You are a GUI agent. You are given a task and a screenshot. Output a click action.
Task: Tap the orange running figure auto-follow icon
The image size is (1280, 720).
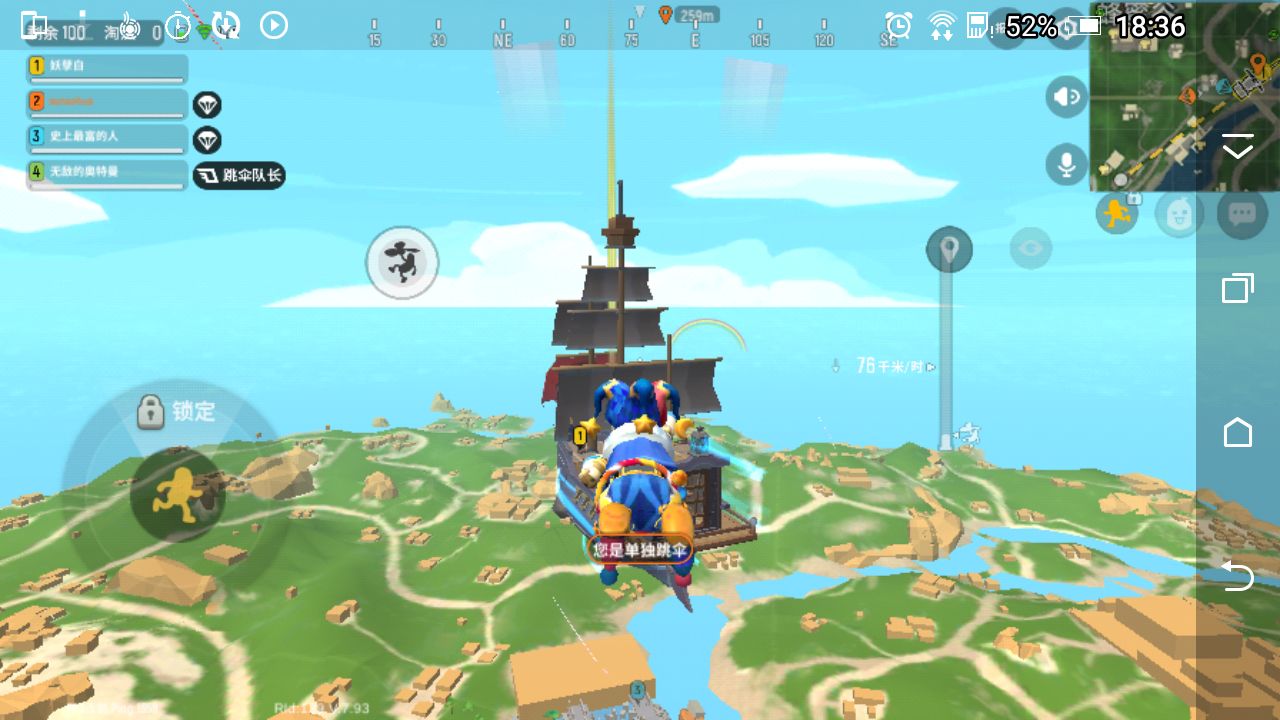point(1116,213)
